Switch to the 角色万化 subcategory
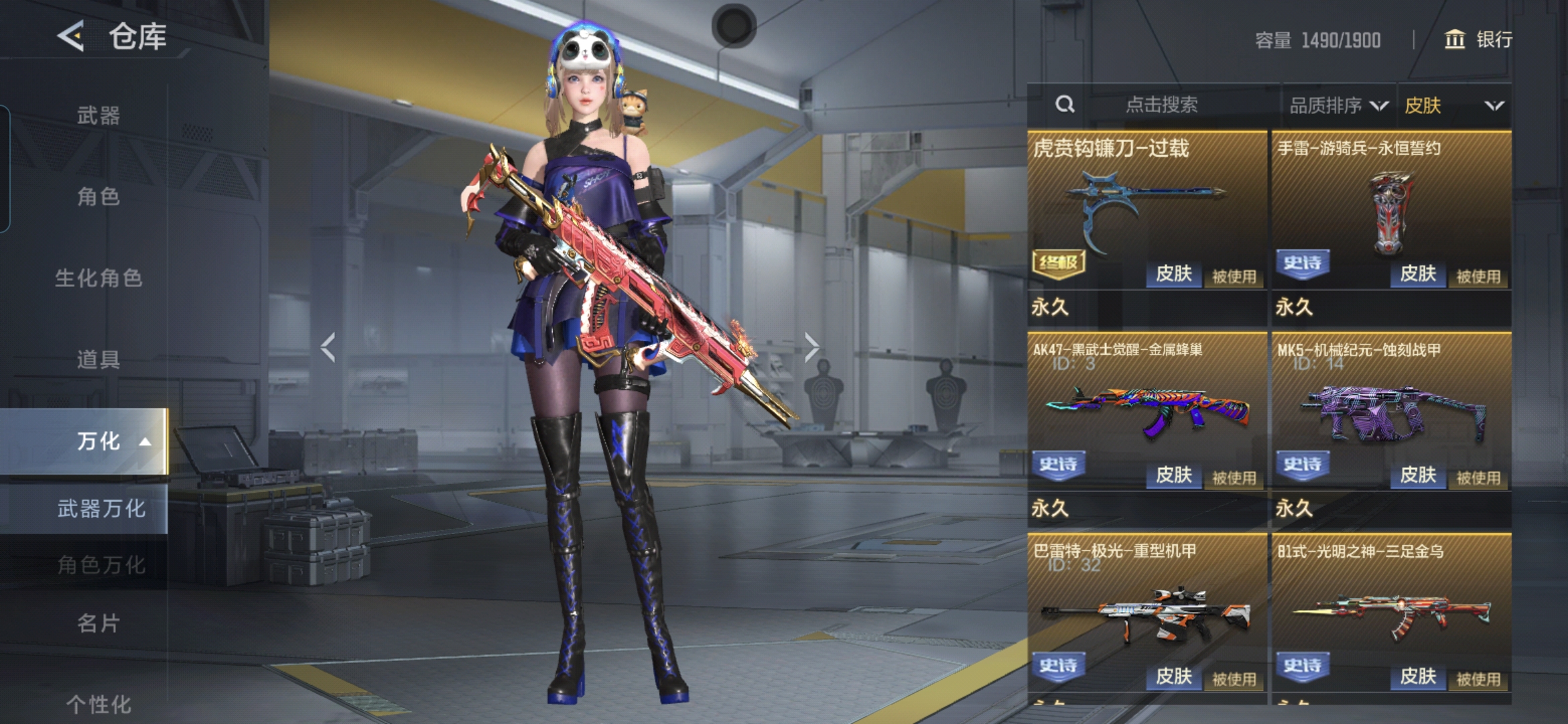This screenshot has width=1568, height=724. point(101,565)
